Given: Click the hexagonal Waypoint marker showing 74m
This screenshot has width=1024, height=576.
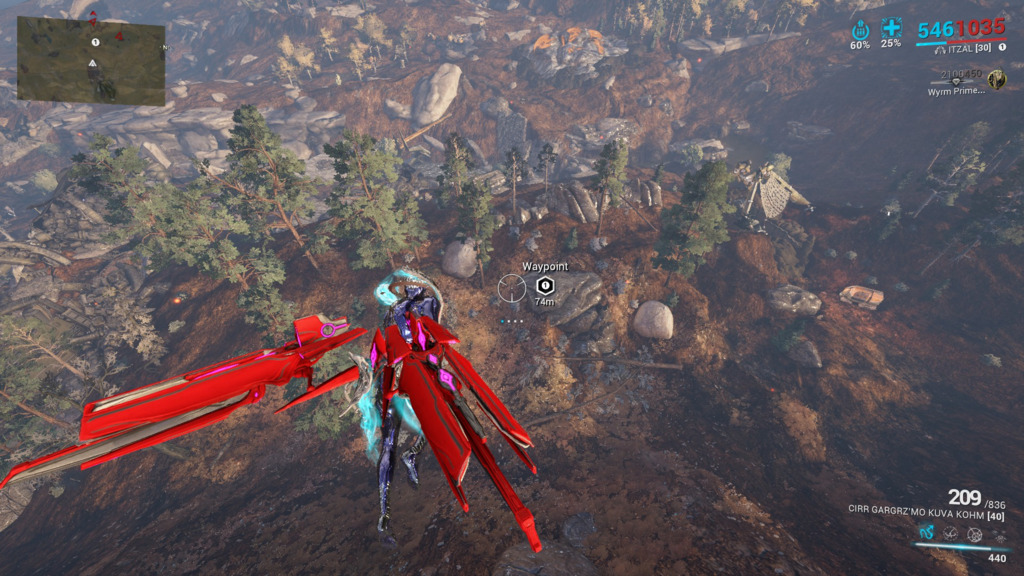Looking at the screenshot, I should coord(545,285).
